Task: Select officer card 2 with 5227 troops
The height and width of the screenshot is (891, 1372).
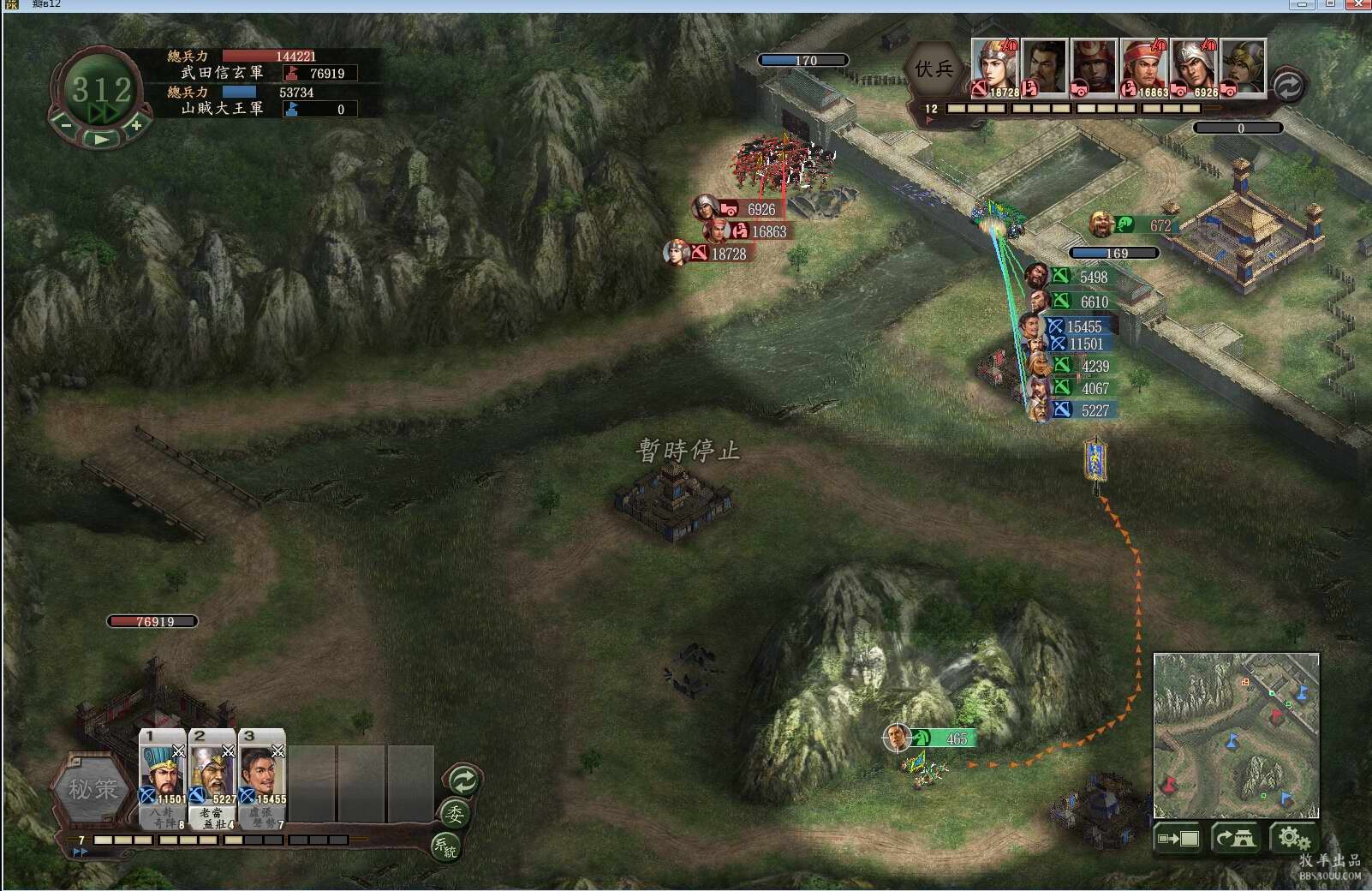Action: 212,778
